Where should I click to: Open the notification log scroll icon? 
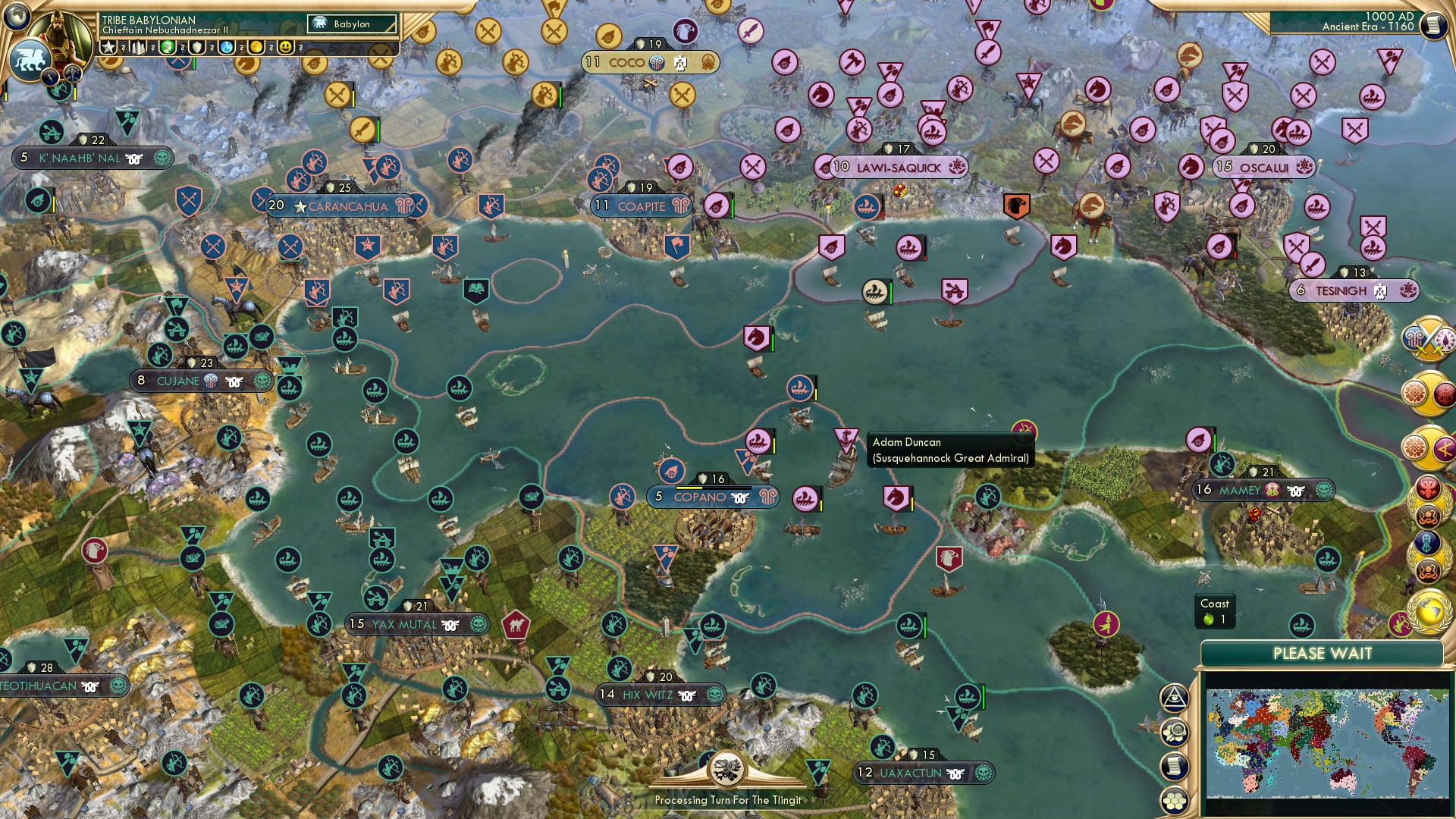pyautogui.click(x=1173, y=764)
